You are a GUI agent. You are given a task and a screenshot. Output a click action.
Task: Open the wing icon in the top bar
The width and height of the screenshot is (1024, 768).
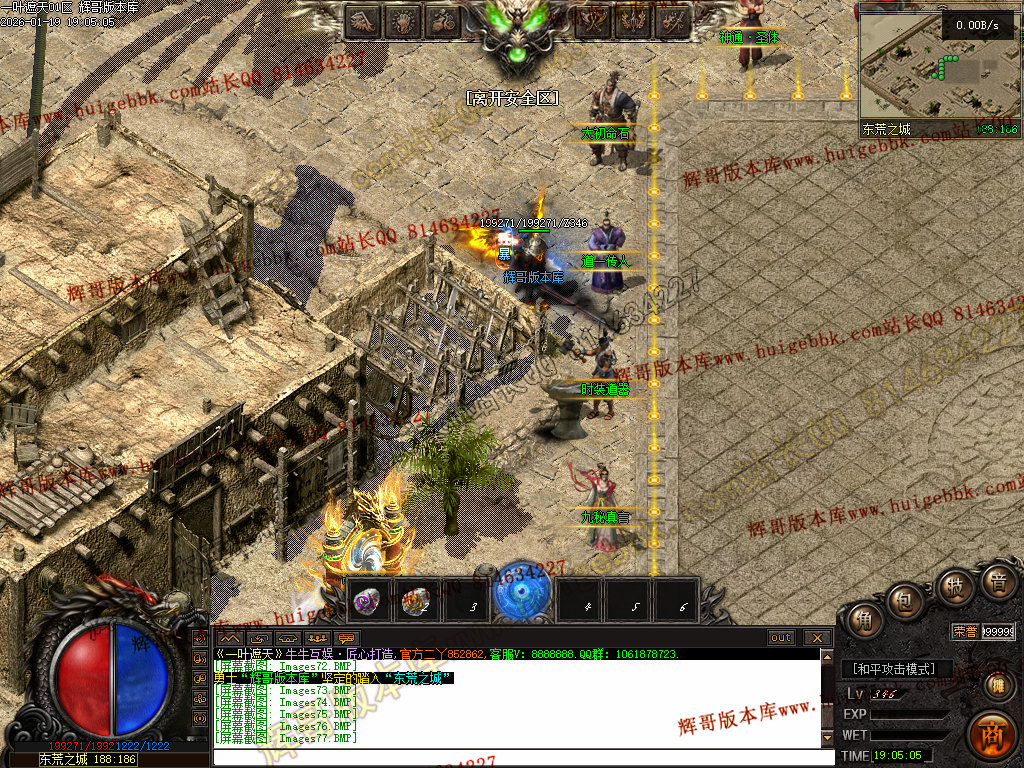364,21
